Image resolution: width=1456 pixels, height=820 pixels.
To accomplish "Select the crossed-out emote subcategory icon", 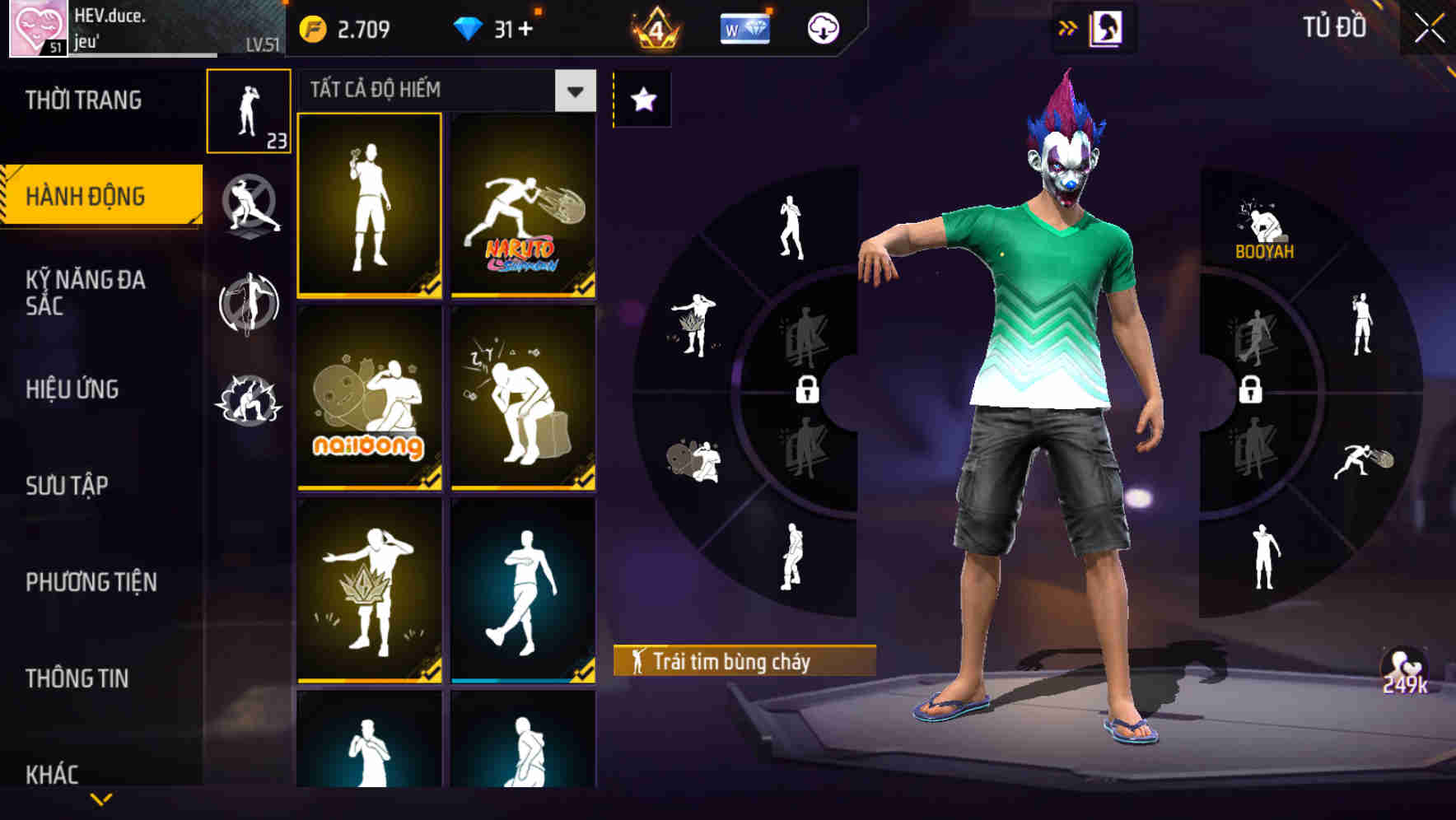I will click(247, 206).
